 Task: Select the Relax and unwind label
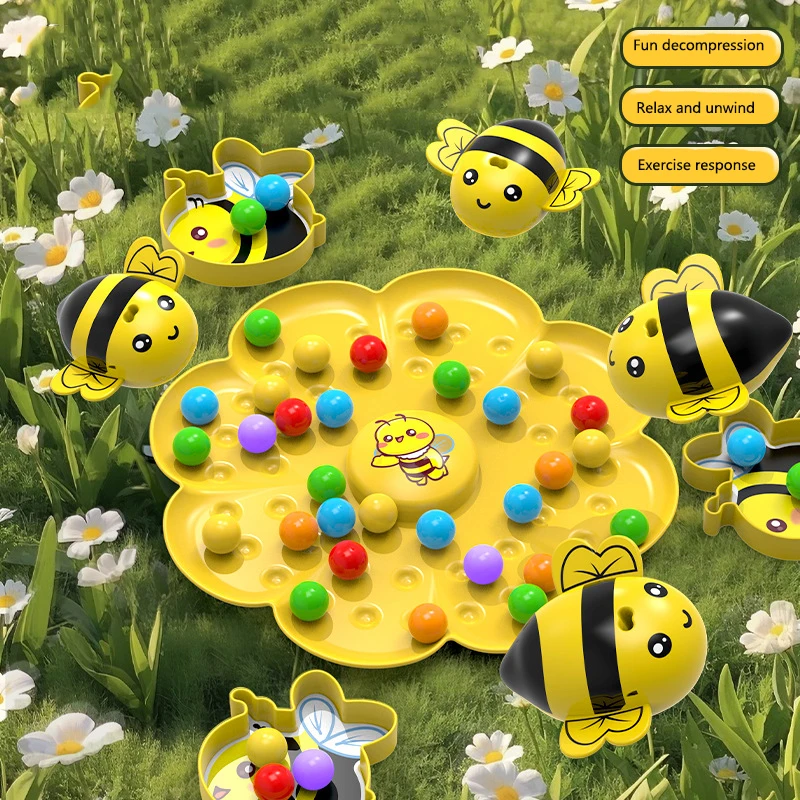pyautogui.click(x=699, y=107)
